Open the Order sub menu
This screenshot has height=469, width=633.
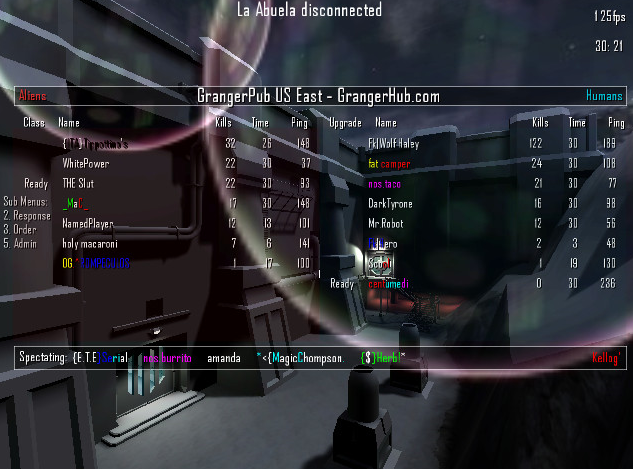pos(22,228)
